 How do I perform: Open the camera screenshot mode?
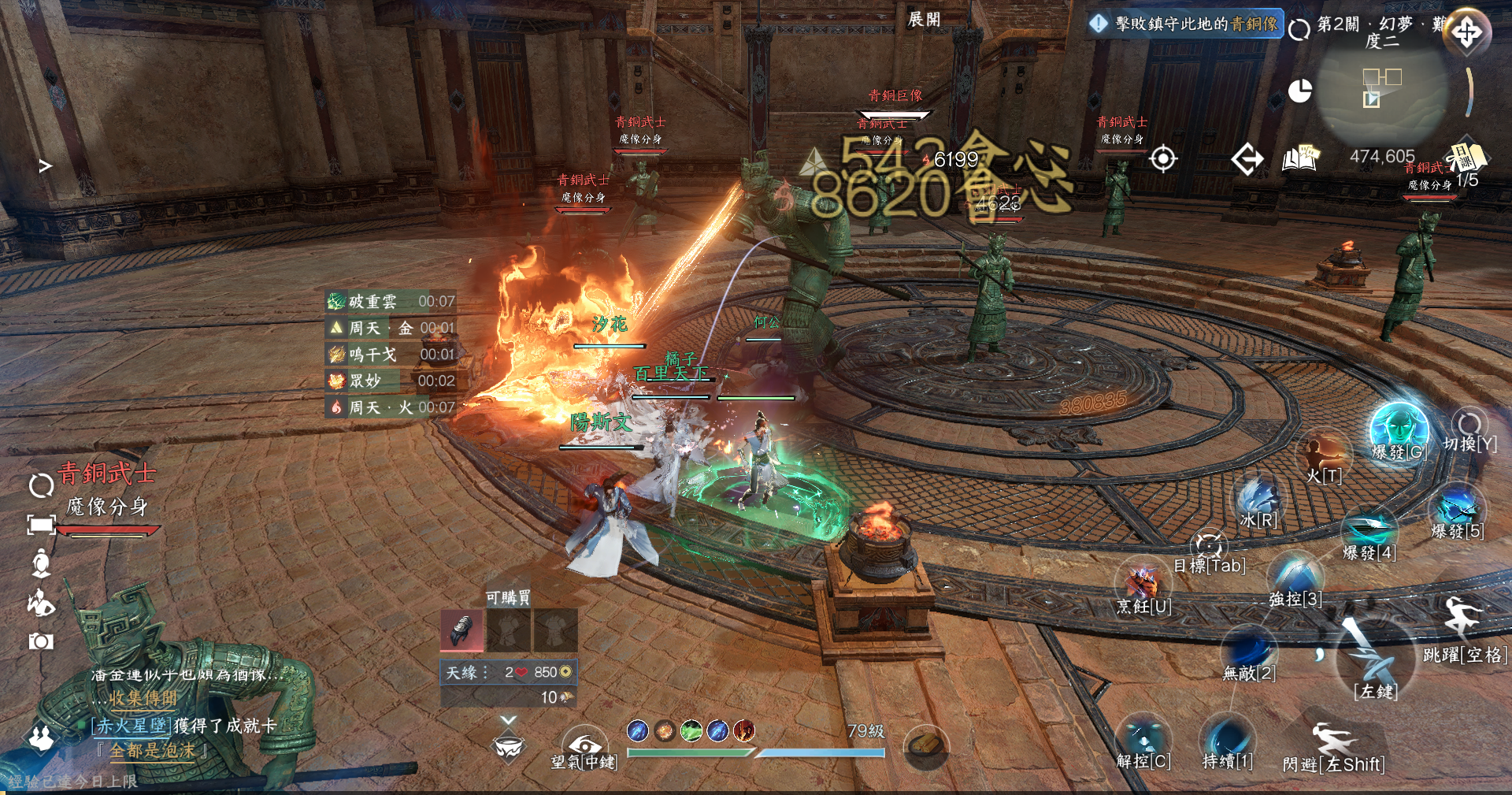(41, 641)
